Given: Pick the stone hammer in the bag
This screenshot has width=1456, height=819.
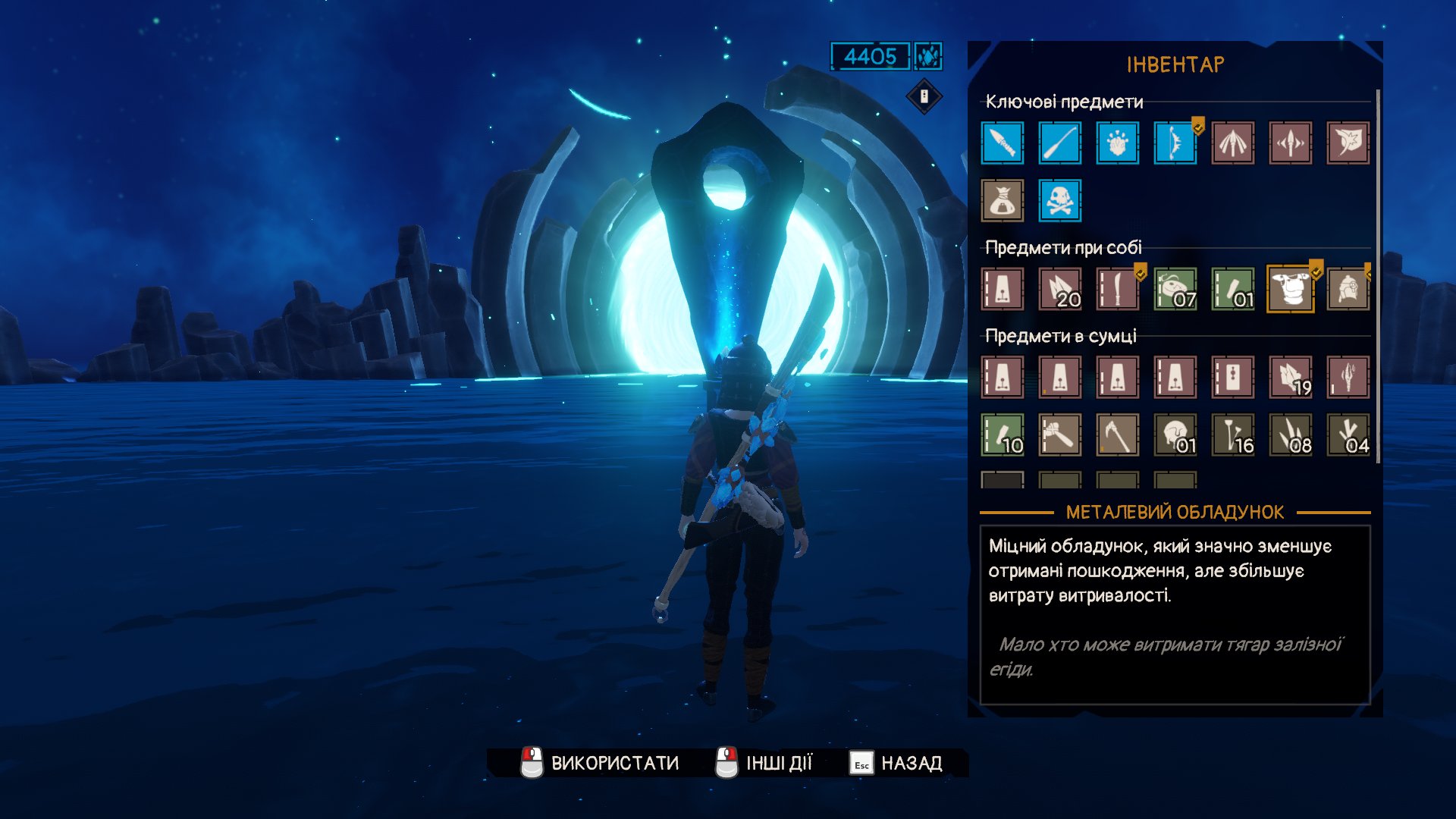Looking at the screenshot, I should [1059, 435].
